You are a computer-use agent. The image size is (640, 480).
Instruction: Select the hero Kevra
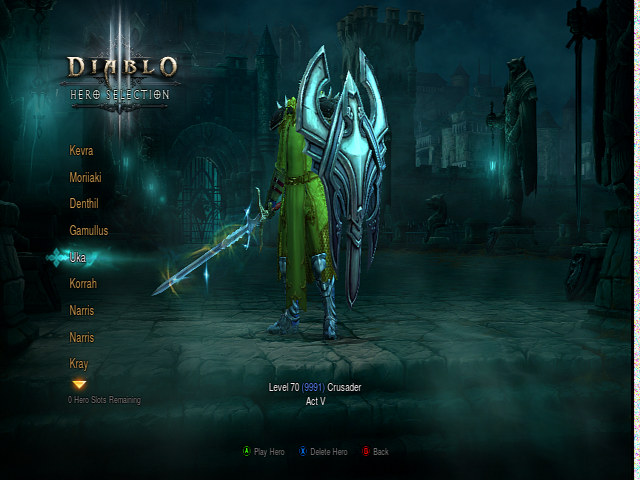81,151
